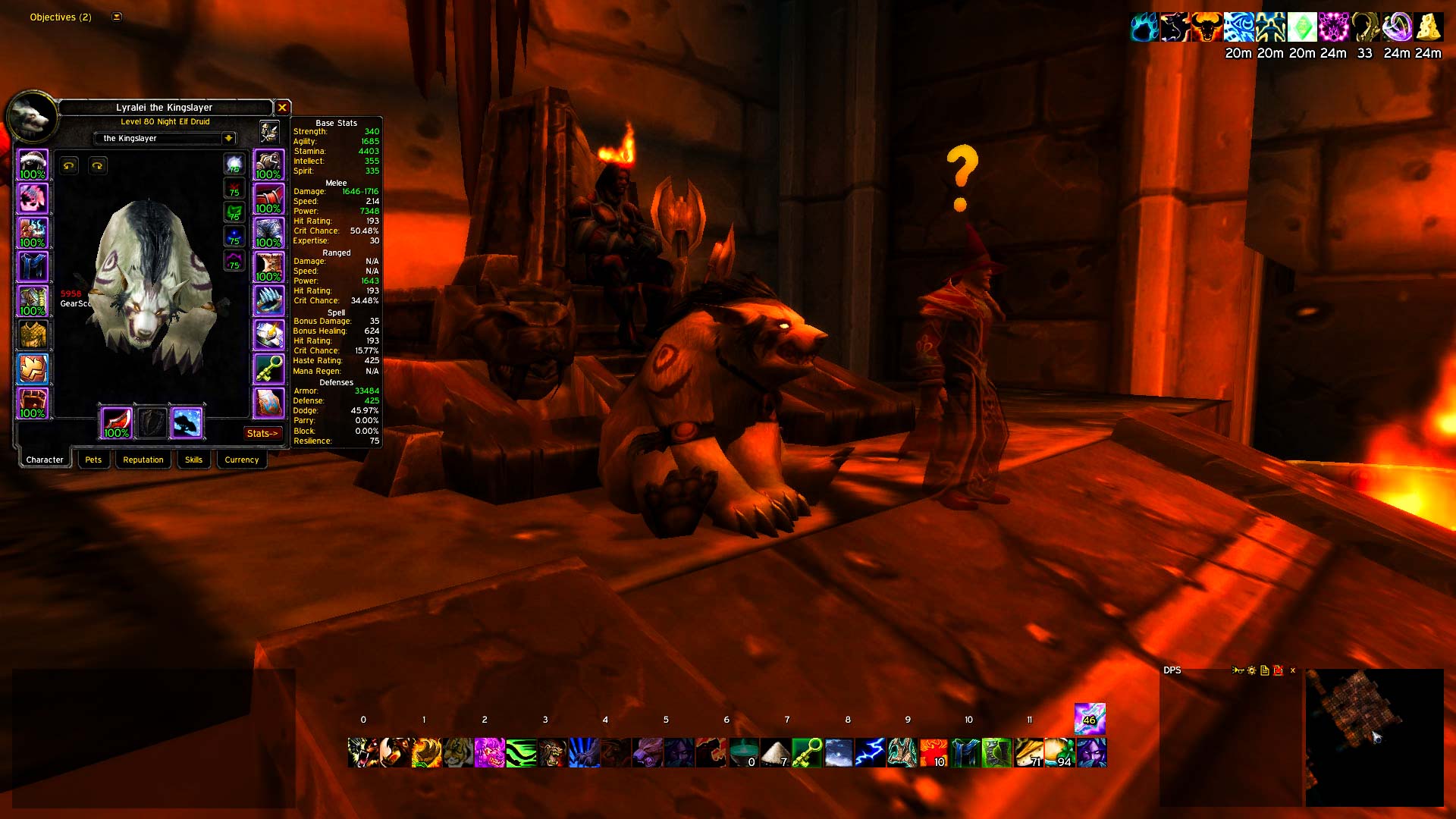Activate the pink lion face ability
The width and height of the screenshot is (1456, 819).
pyautogui.click(x=489, y=752)
